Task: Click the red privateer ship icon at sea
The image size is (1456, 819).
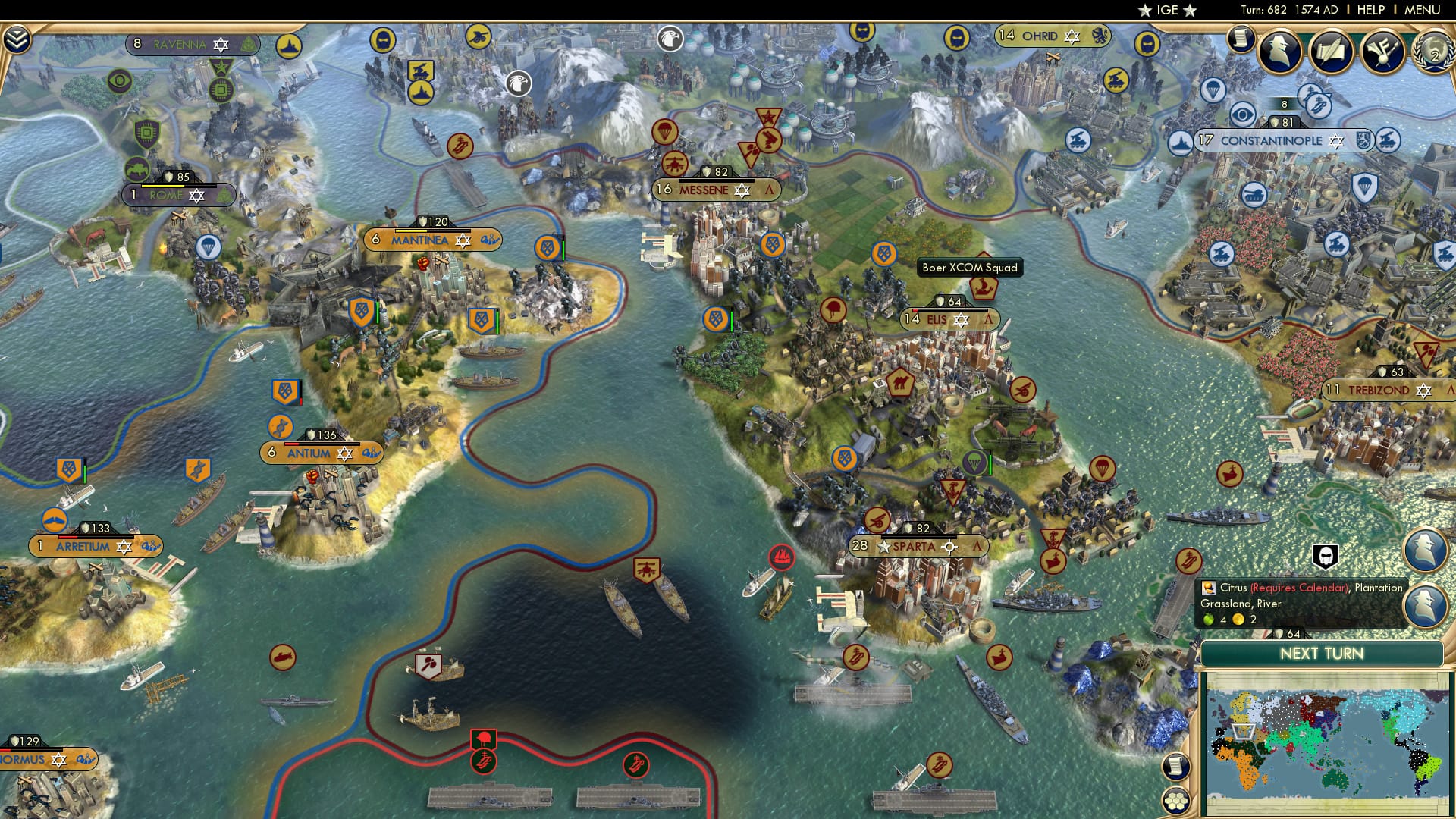Action: 780,555
